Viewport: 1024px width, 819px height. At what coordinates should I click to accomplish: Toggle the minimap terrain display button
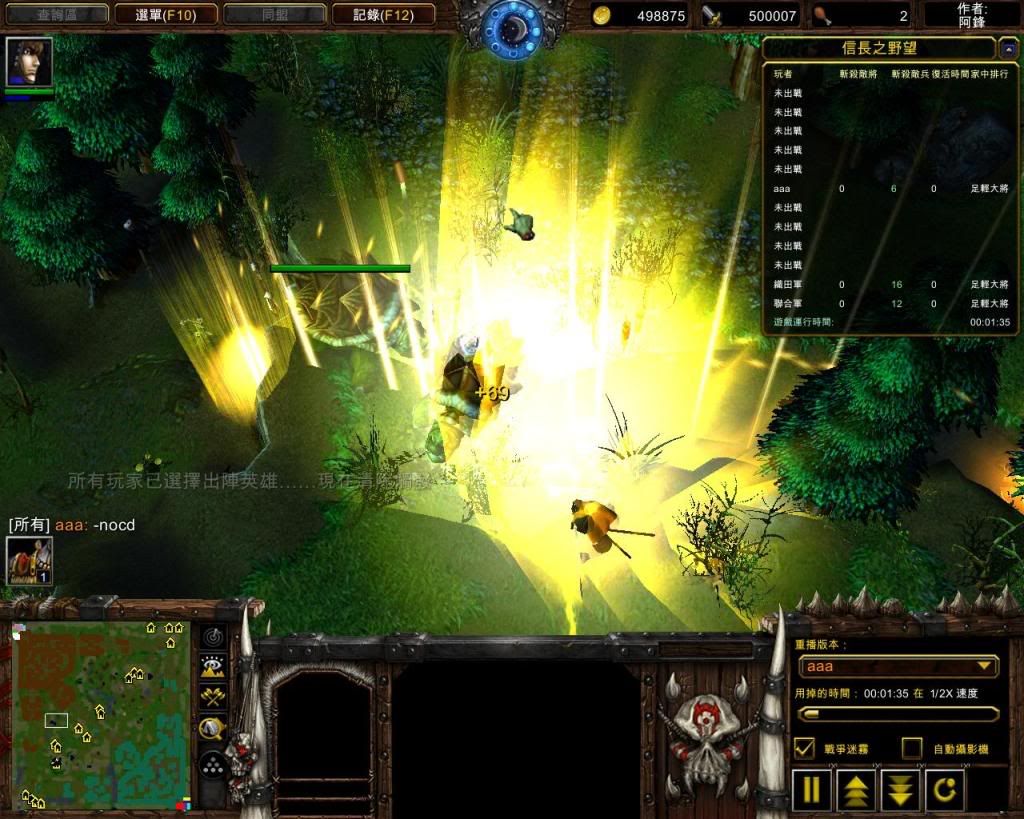click(x=212, y=667)
